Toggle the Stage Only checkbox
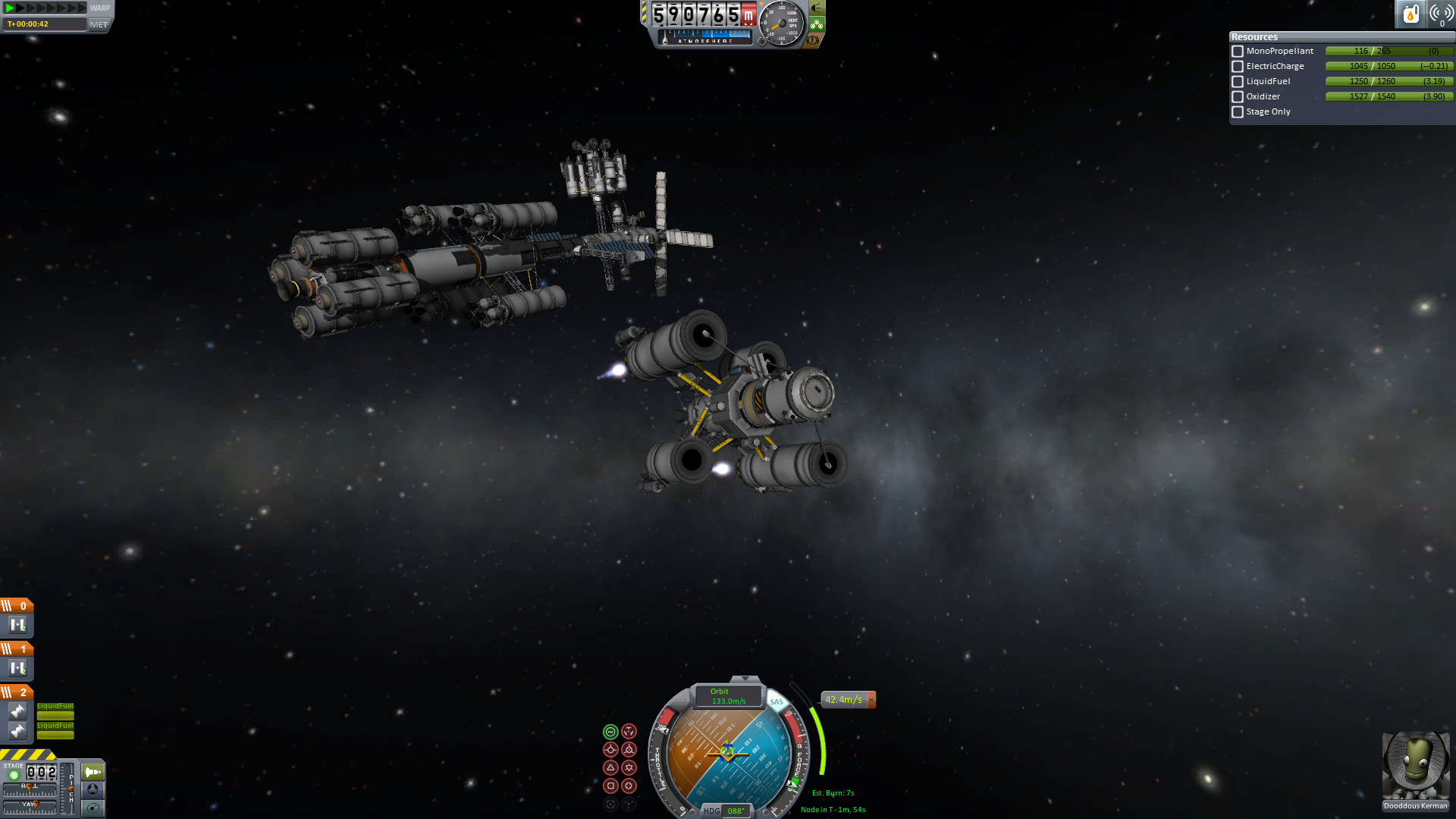Screen dimensions: 1456x819 pos(1238,112)
